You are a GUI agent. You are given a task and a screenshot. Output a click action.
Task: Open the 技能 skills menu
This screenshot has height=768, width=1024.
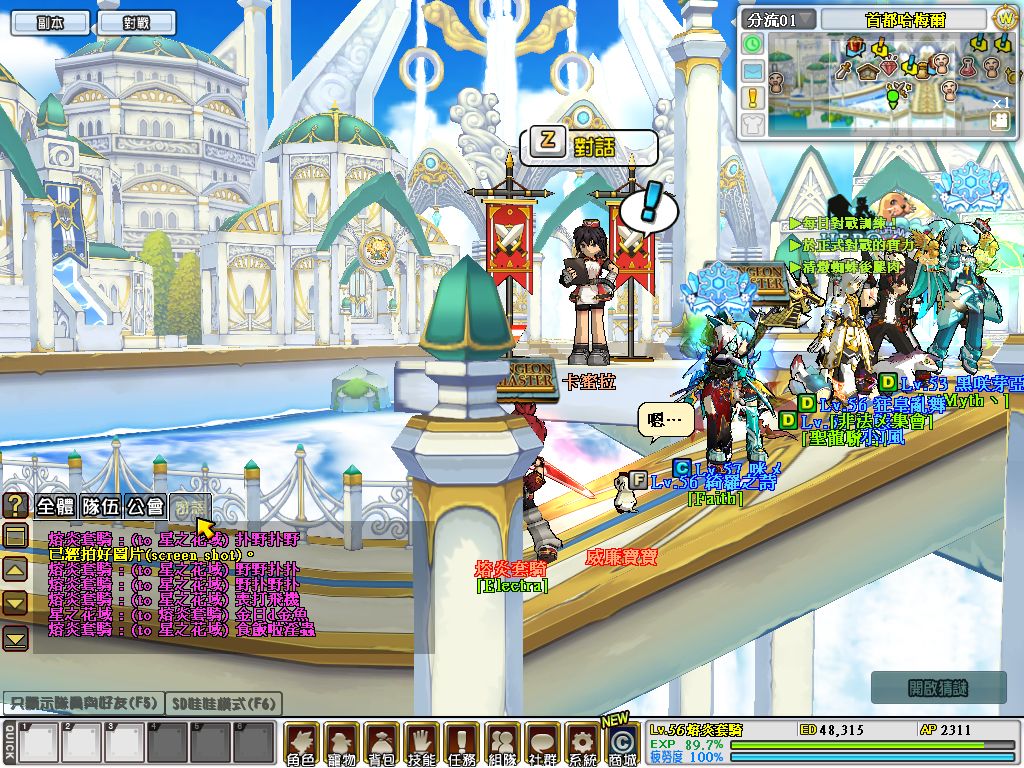[x=422, y=744]
